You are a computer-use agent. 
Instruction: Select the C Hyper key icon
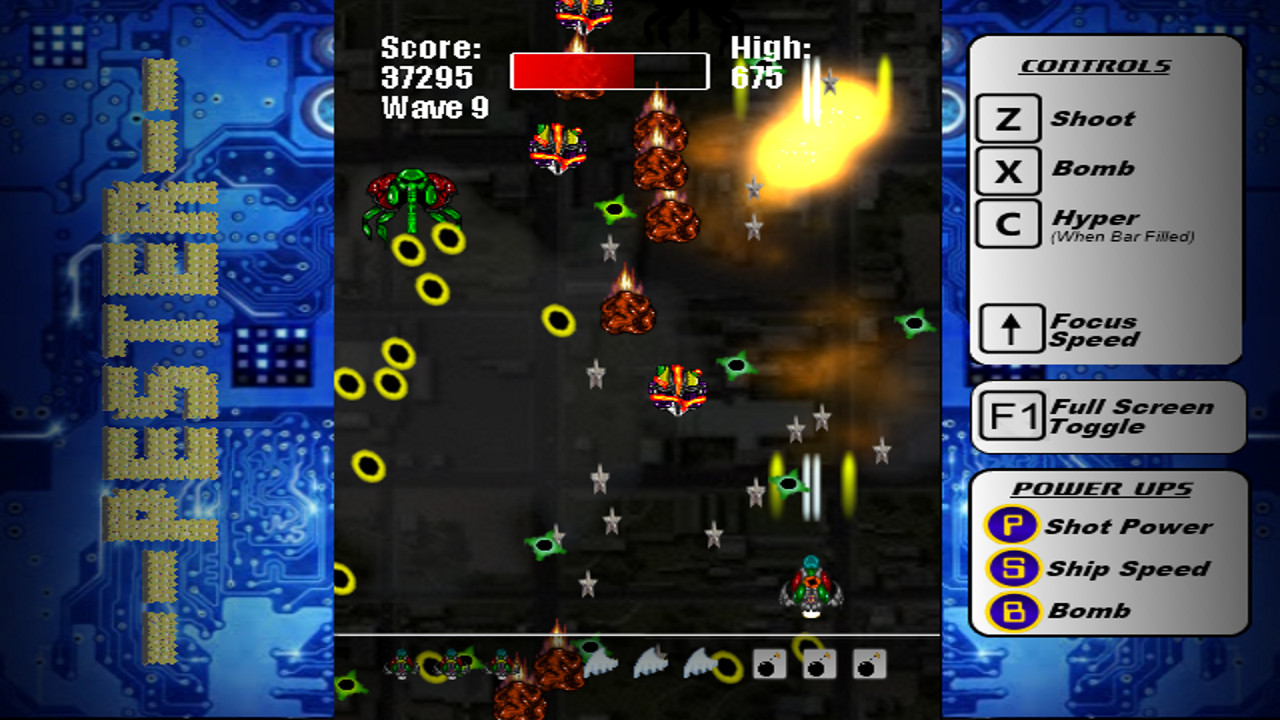(1006, 223)
